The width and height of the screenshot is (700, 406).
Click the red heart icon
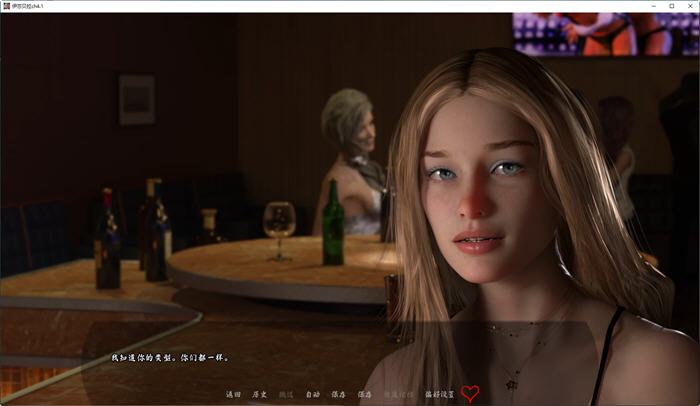tap(470, 393)
